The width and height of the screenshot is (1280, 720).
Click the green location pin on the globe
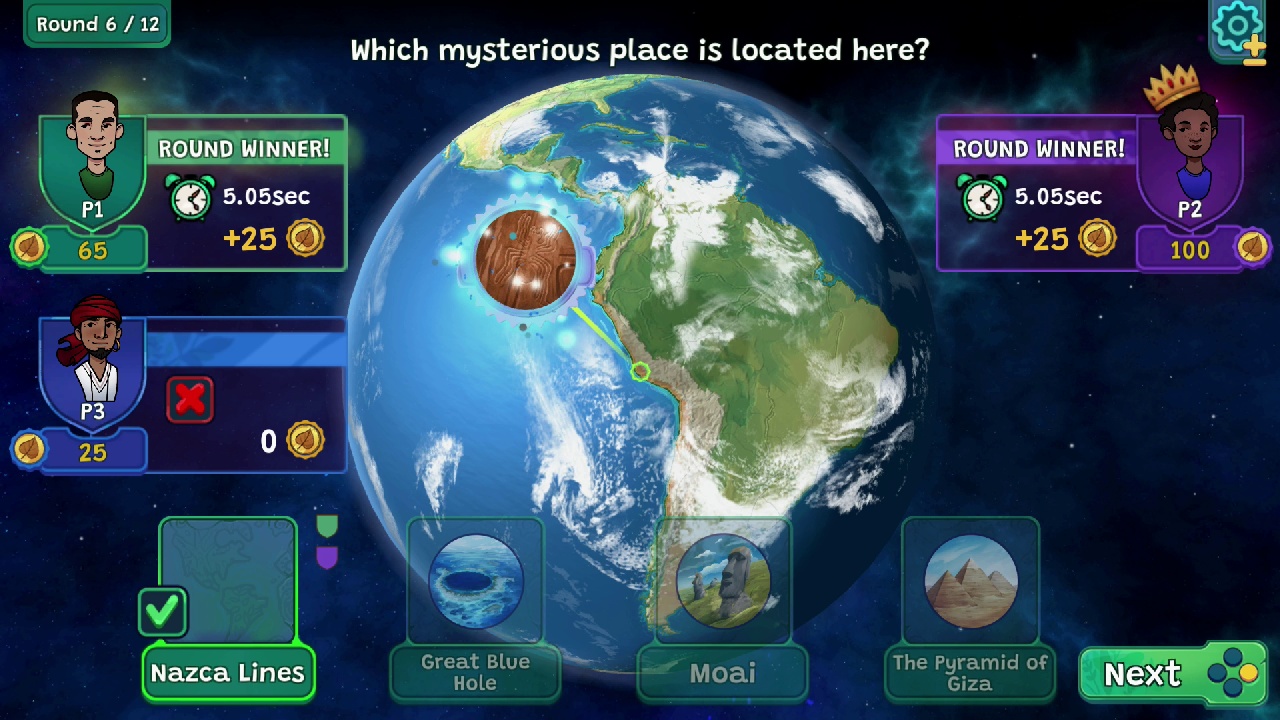tap(640, 372)
